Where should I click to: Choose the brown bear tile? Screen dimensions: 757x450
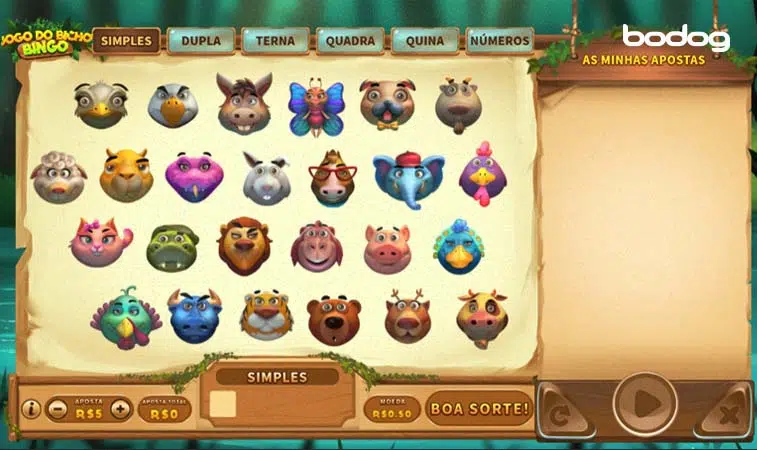point(334,318)
